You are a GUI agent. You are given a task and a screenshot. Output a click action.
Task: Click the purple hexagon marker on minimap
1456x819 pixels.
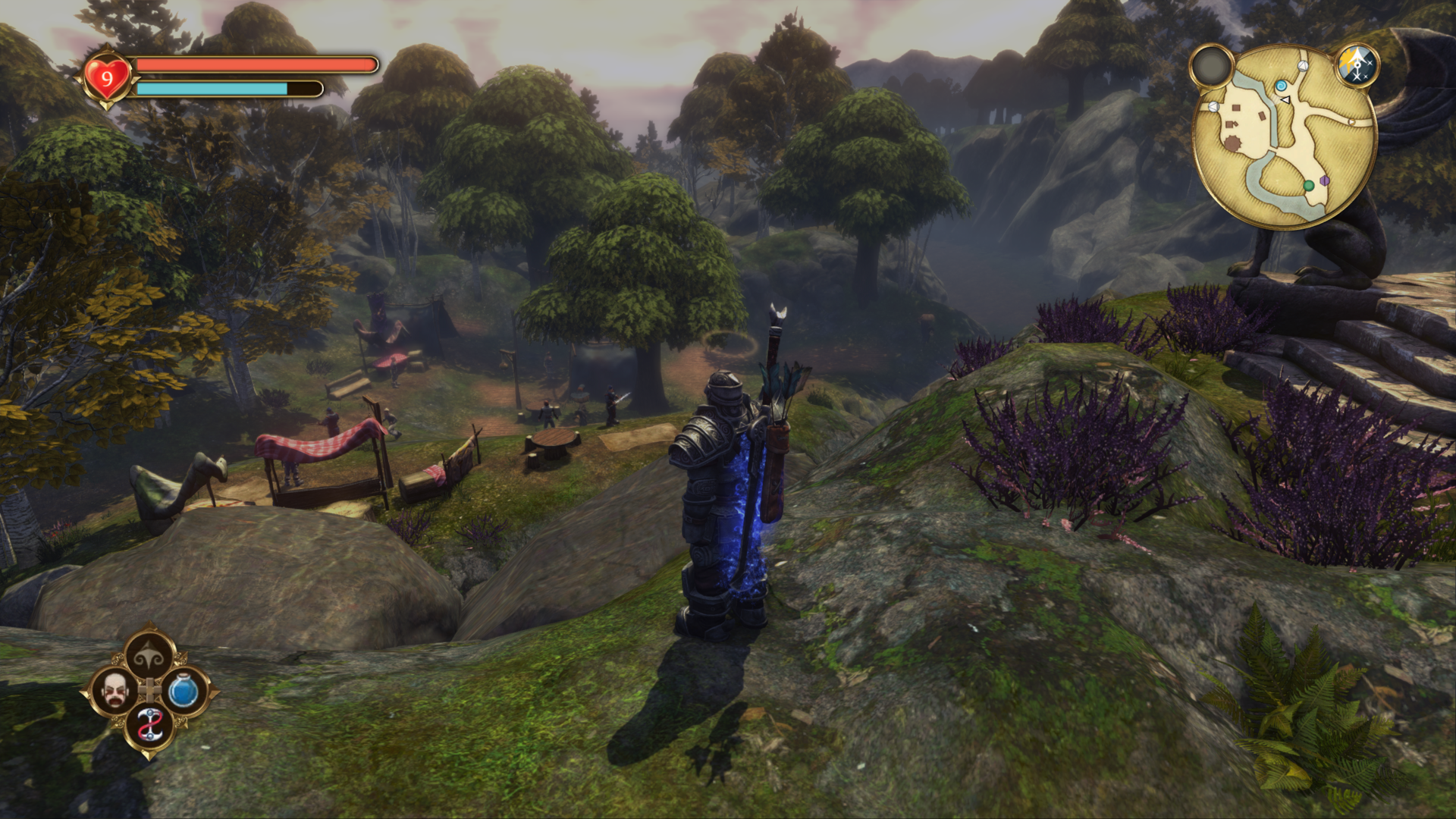[x=1324, y=180]
